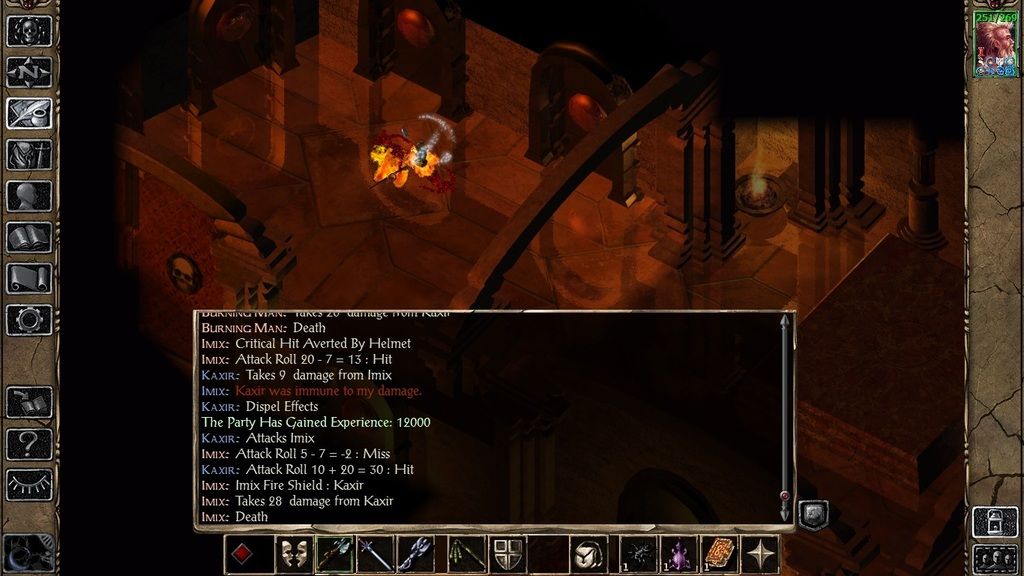Open the mage spellbook from the sidebar

[29, 237]
